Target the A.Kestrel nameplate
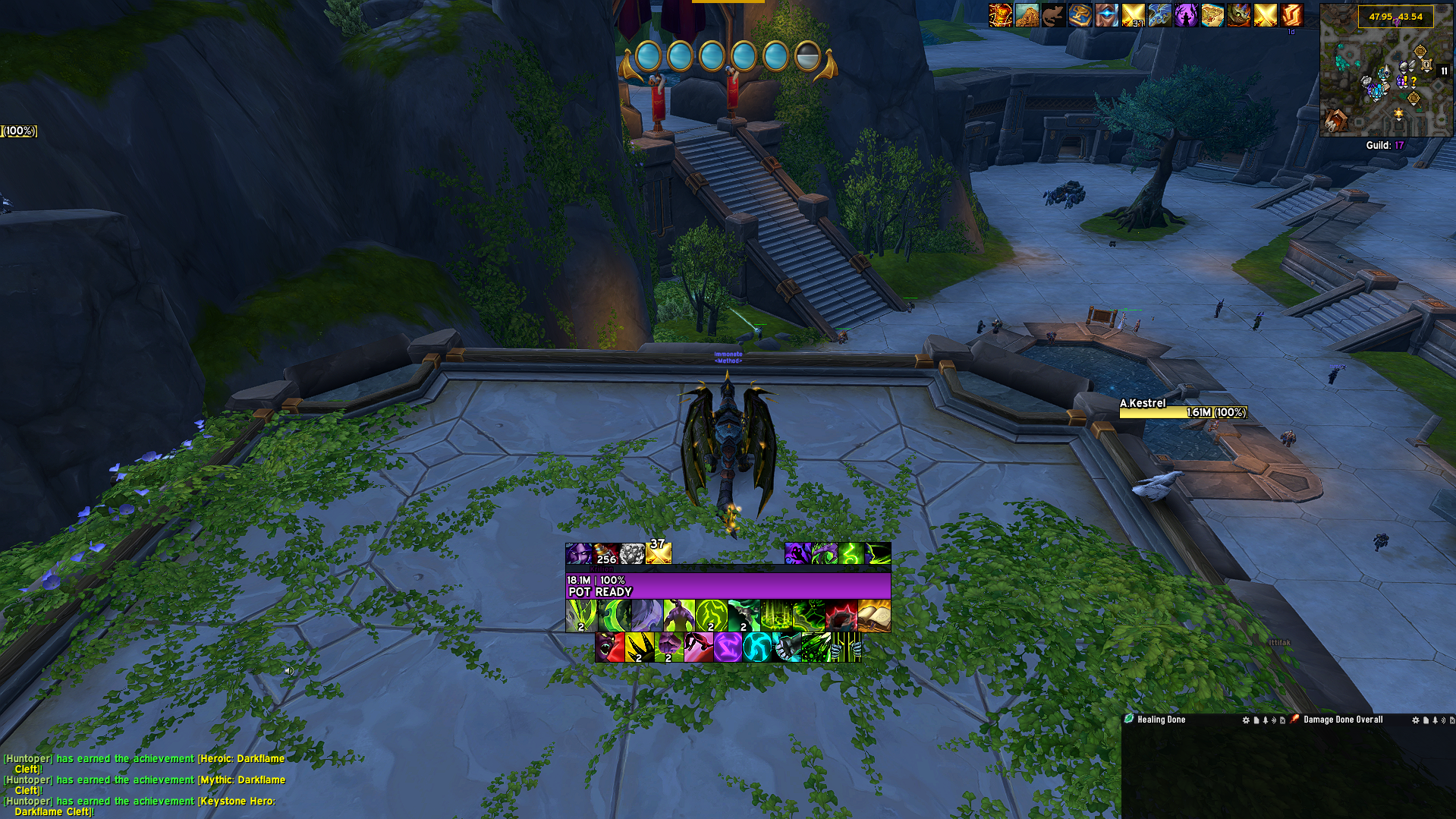The height and width of the screenshot is (819, 1456). coord(1183,408)
